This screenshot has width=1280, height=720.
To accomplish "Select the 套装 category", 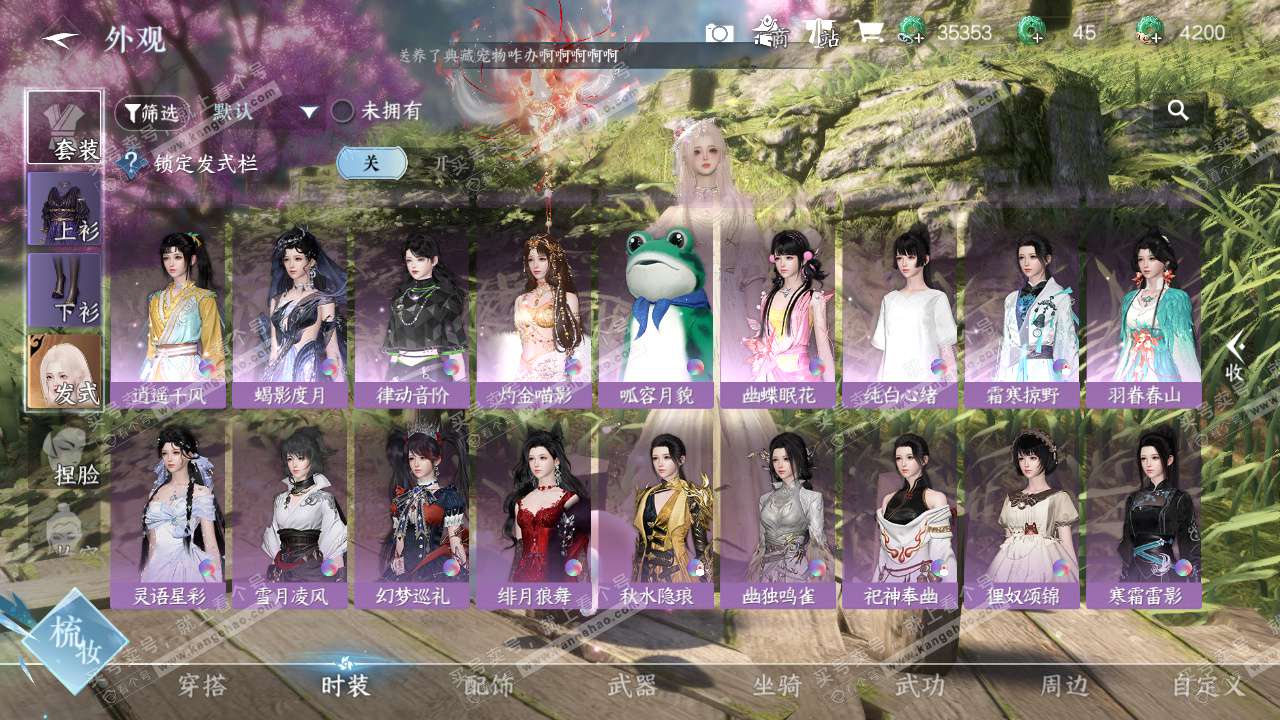I will click(x=65, y=127).
